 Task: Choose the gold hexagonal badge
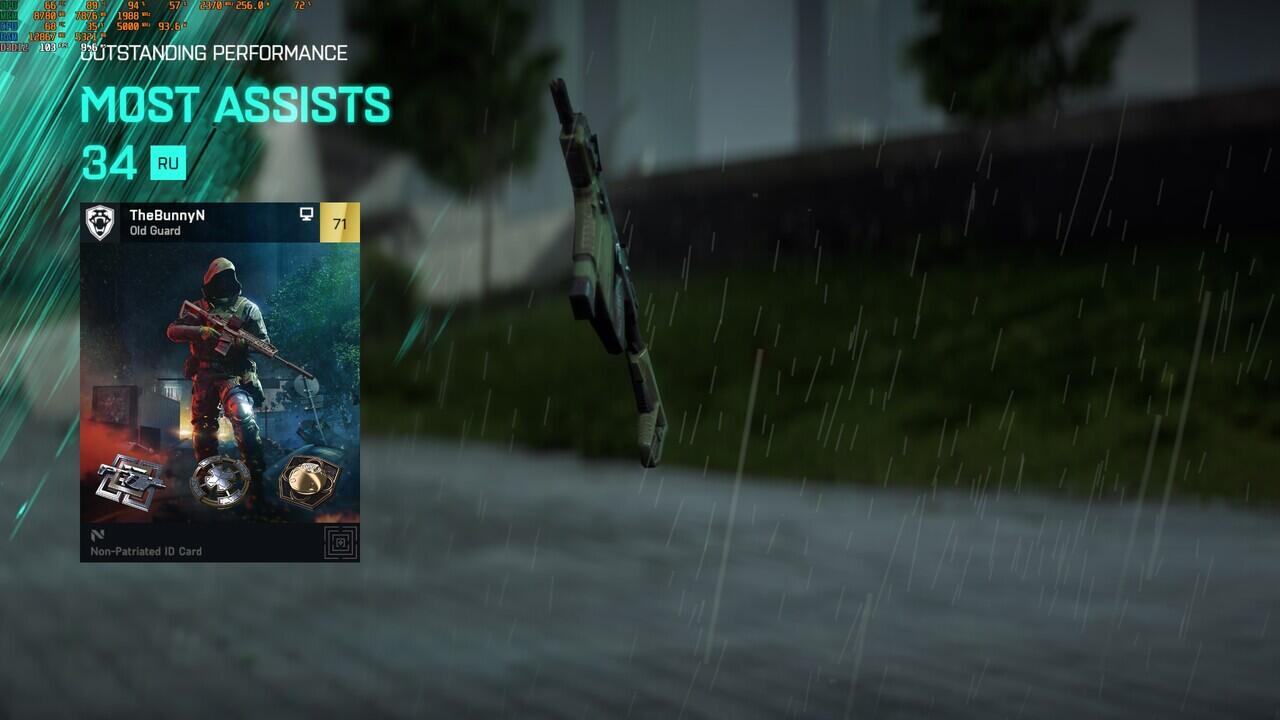[x=307, y=482]
